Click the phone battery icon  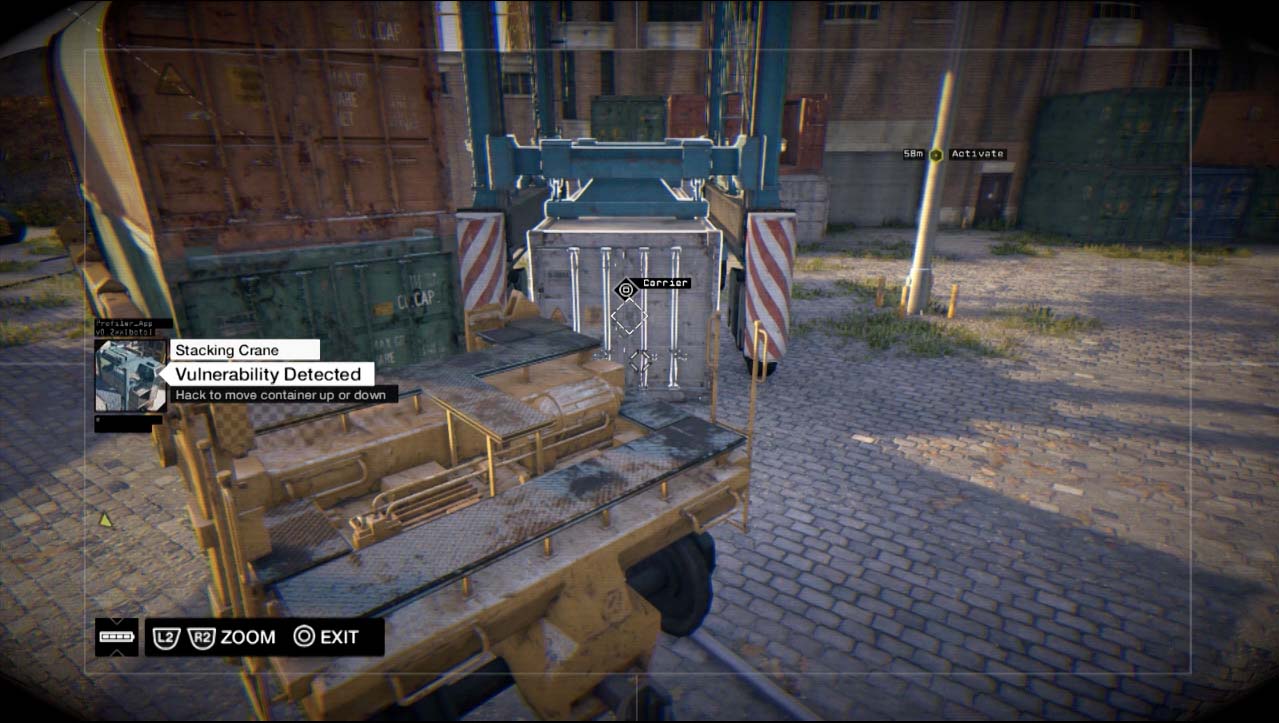coord(116,637)
